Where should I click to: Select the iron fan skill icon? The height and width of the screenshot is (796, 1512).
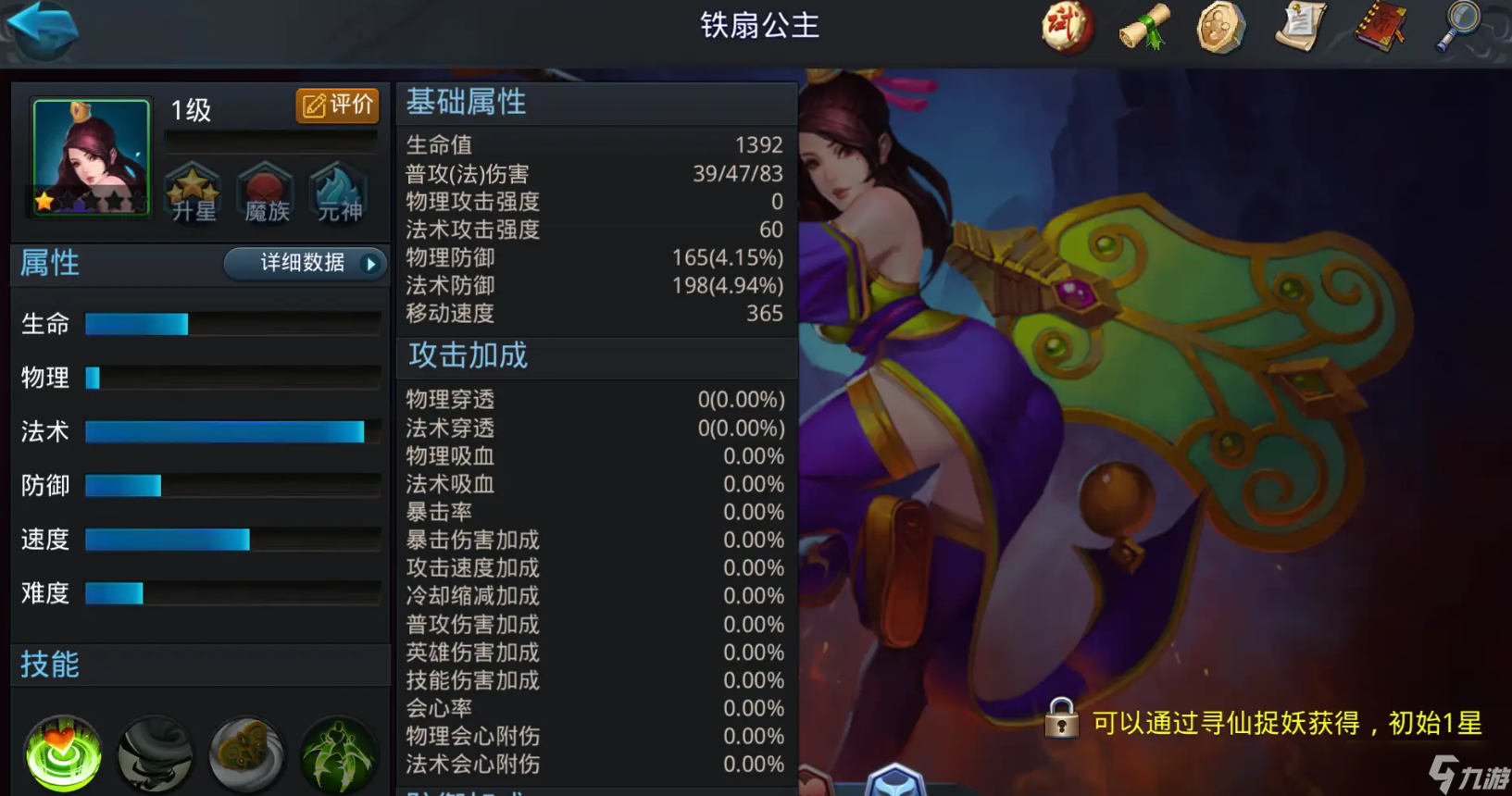246,754
